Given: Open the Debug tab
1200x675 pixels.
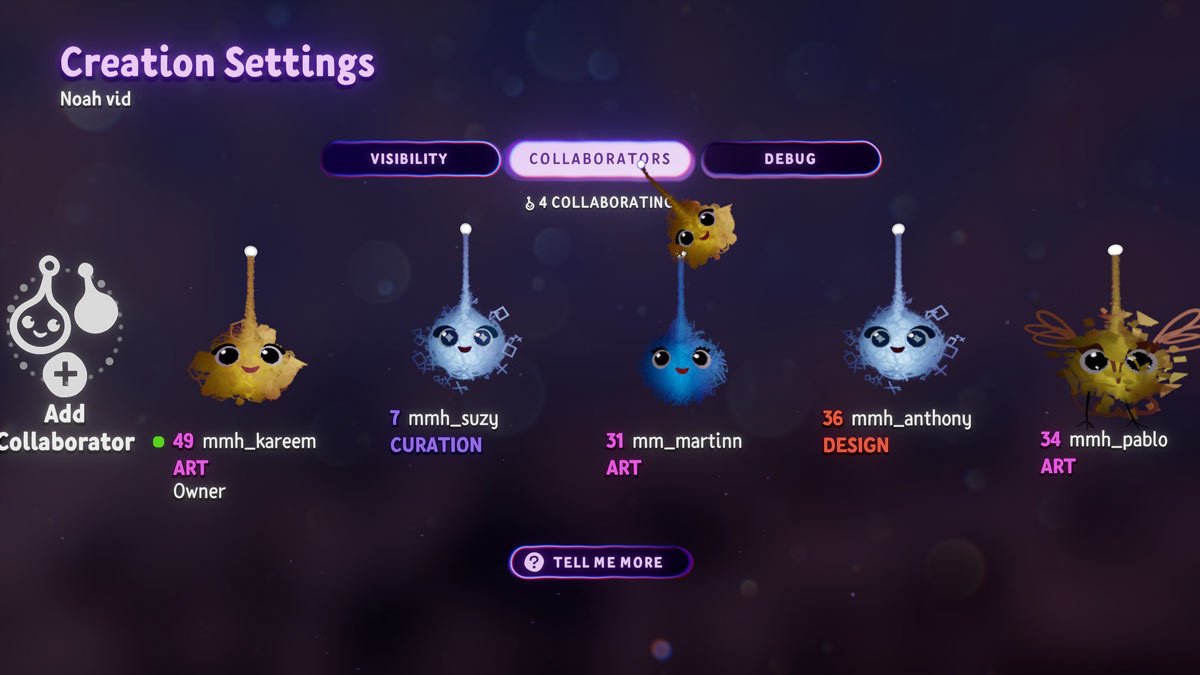Looking at the screenshot, I should (790, 159).
